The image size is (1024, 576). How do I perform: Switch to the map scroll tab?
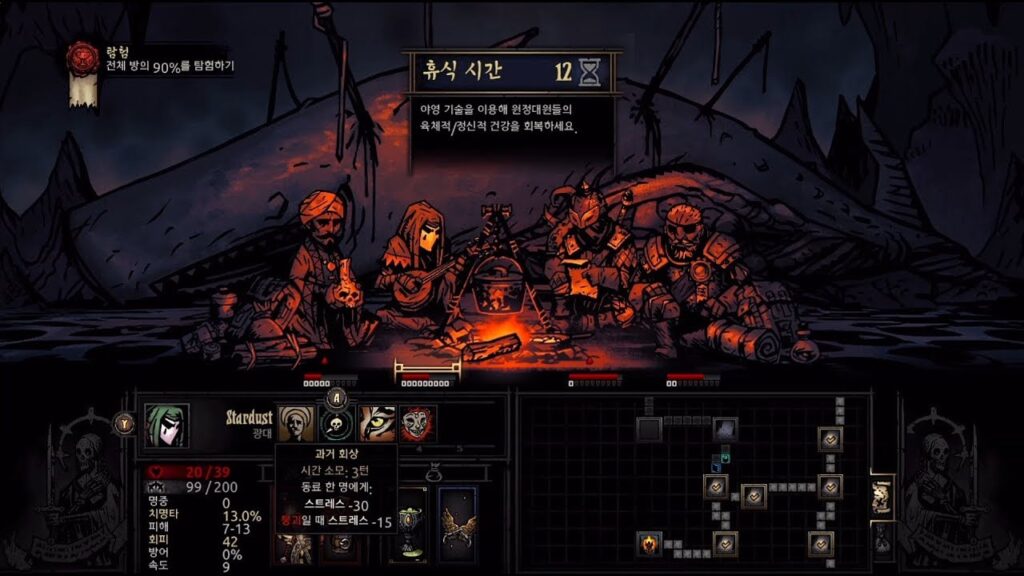point(881,495)
